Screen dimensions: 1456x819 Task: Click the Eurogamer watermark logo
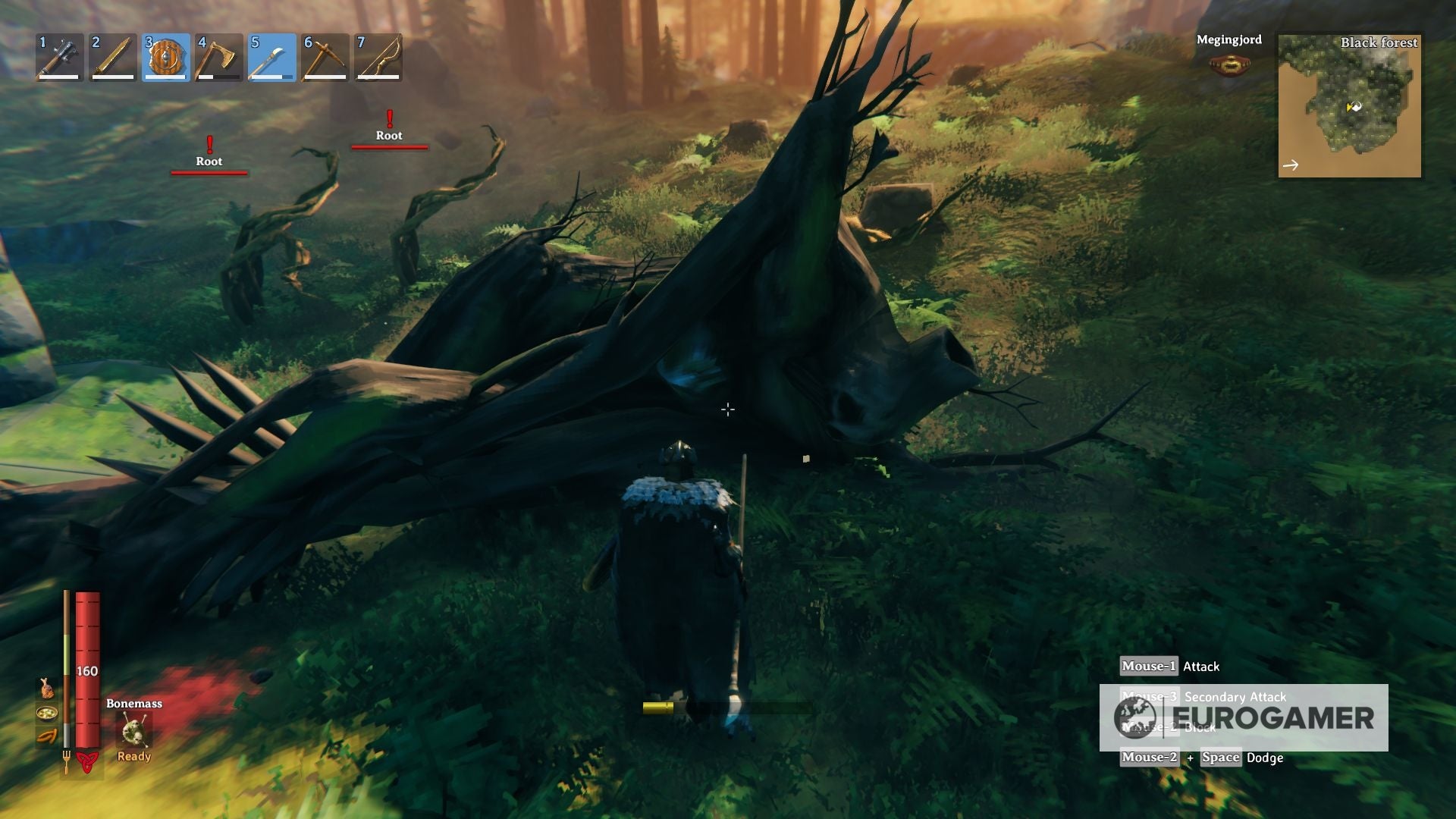tap(1244, 717)
